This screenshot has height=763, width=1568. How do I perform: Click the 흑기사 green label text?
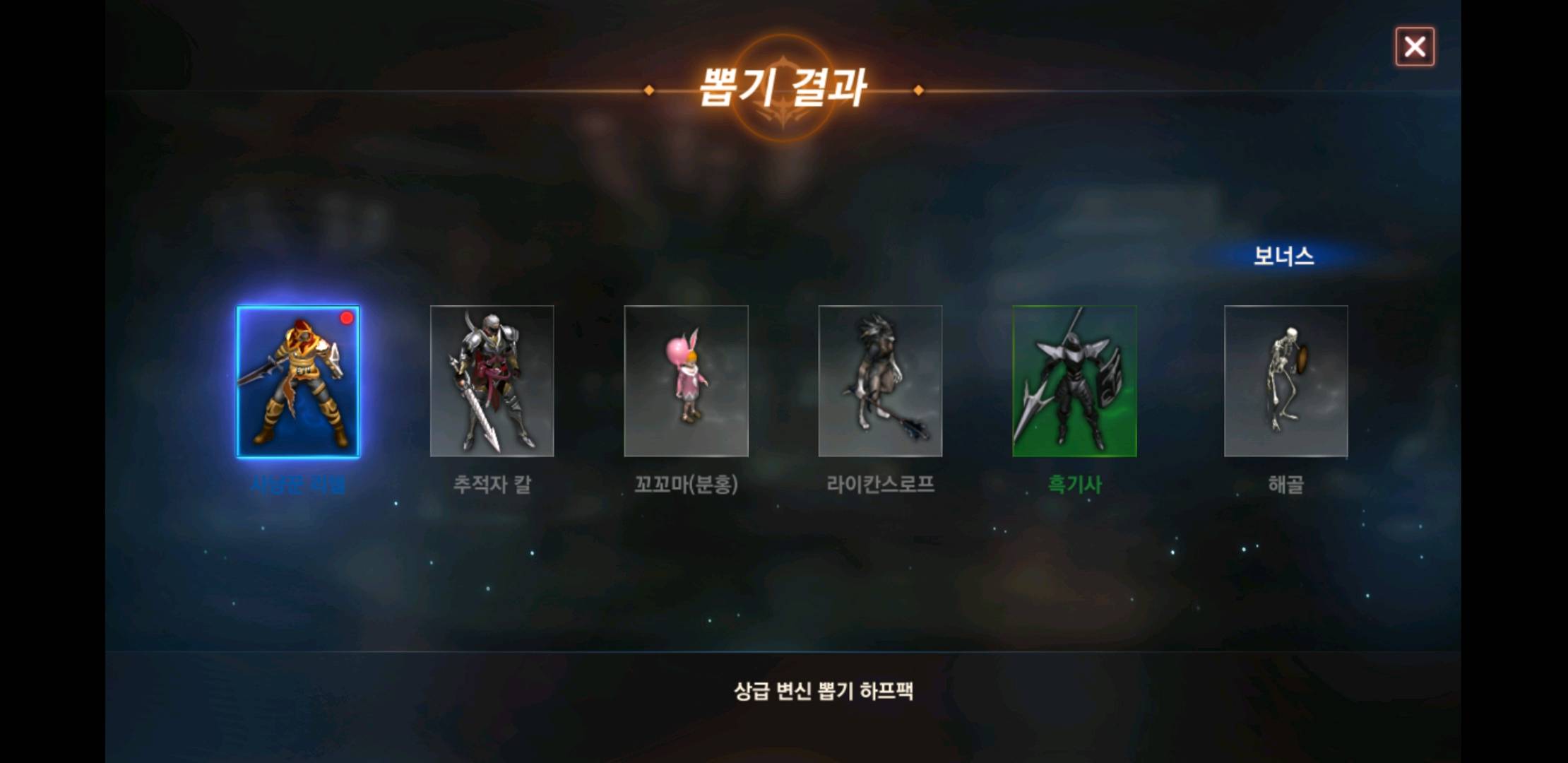point(1074,485)
